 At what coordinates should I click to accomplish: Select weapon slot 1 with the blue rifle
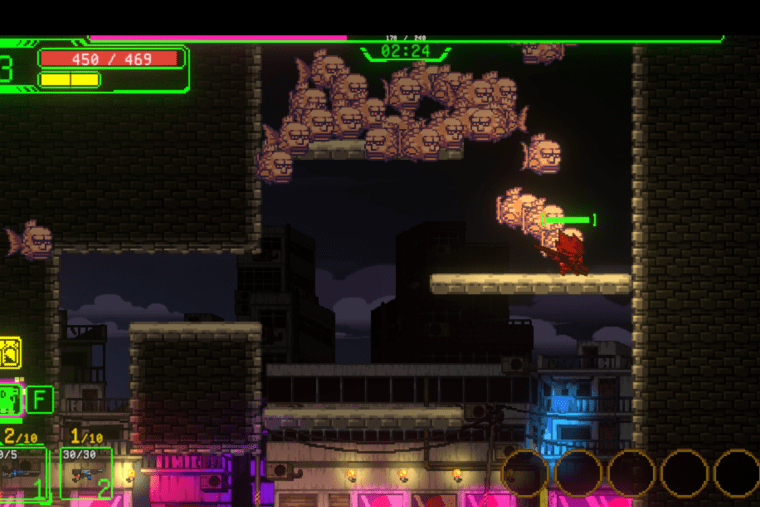[x=22, y=473]
